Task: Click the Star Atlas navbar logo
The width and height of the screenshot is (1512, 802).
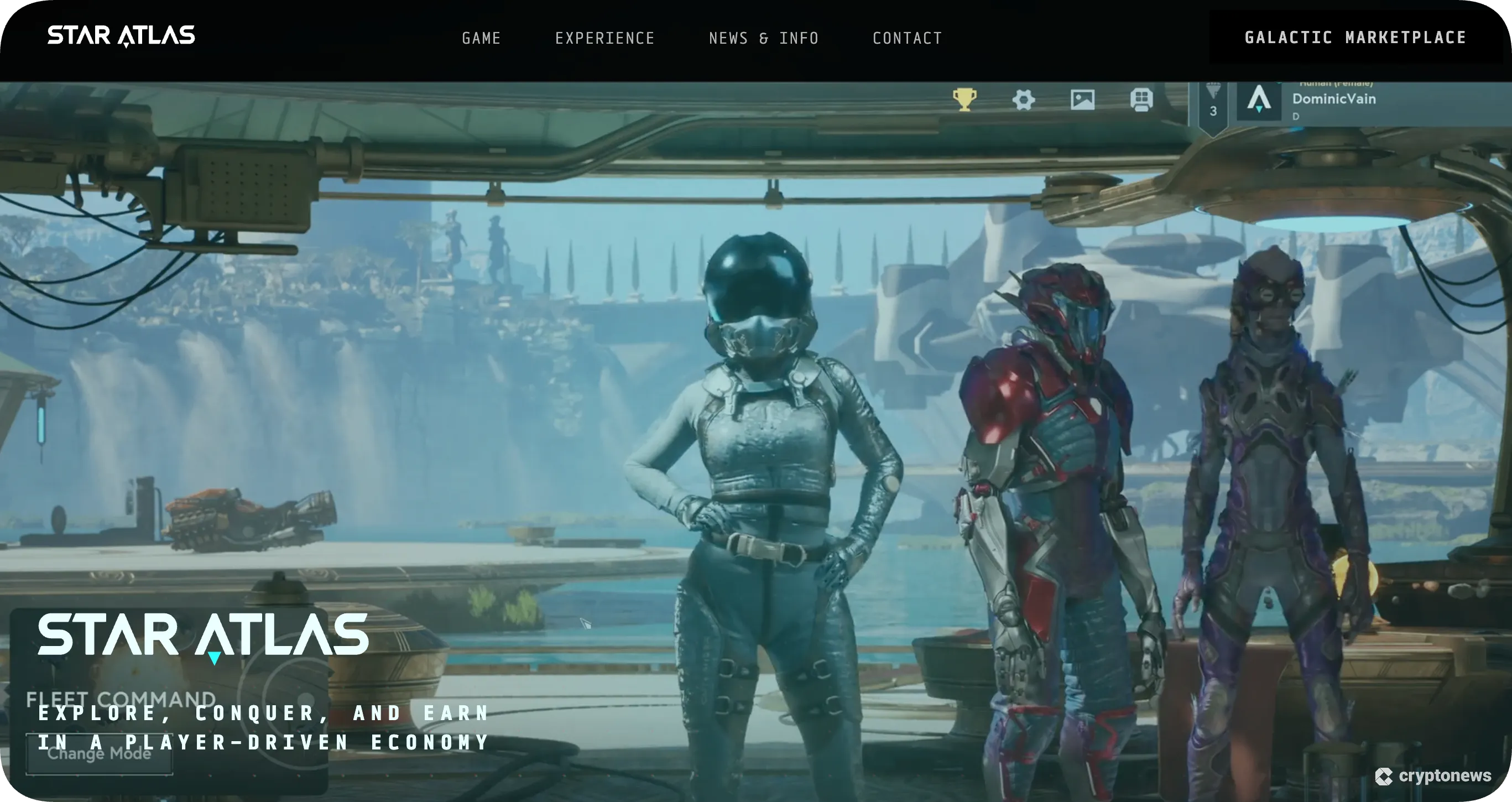Action: pos(122,35)
